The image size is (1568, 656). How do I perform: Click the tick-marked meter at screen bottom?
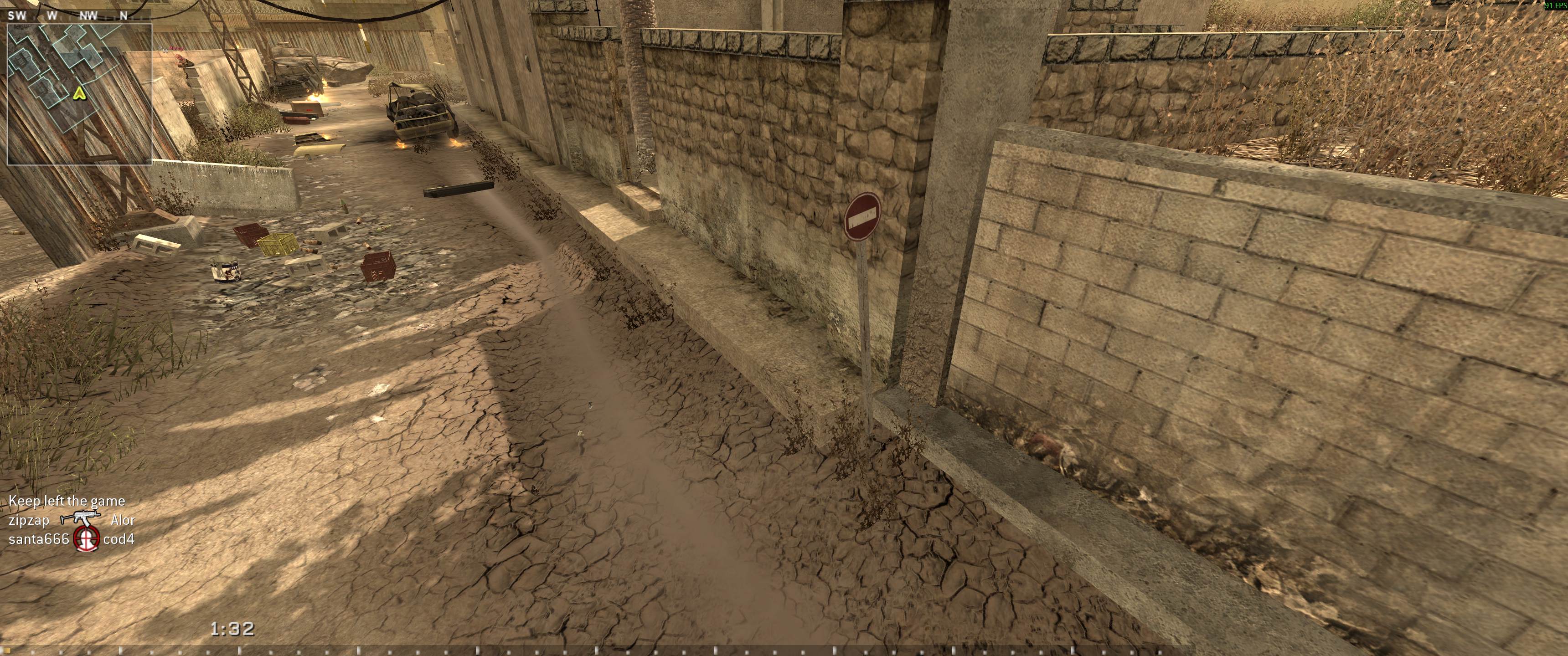pos(784,650)
